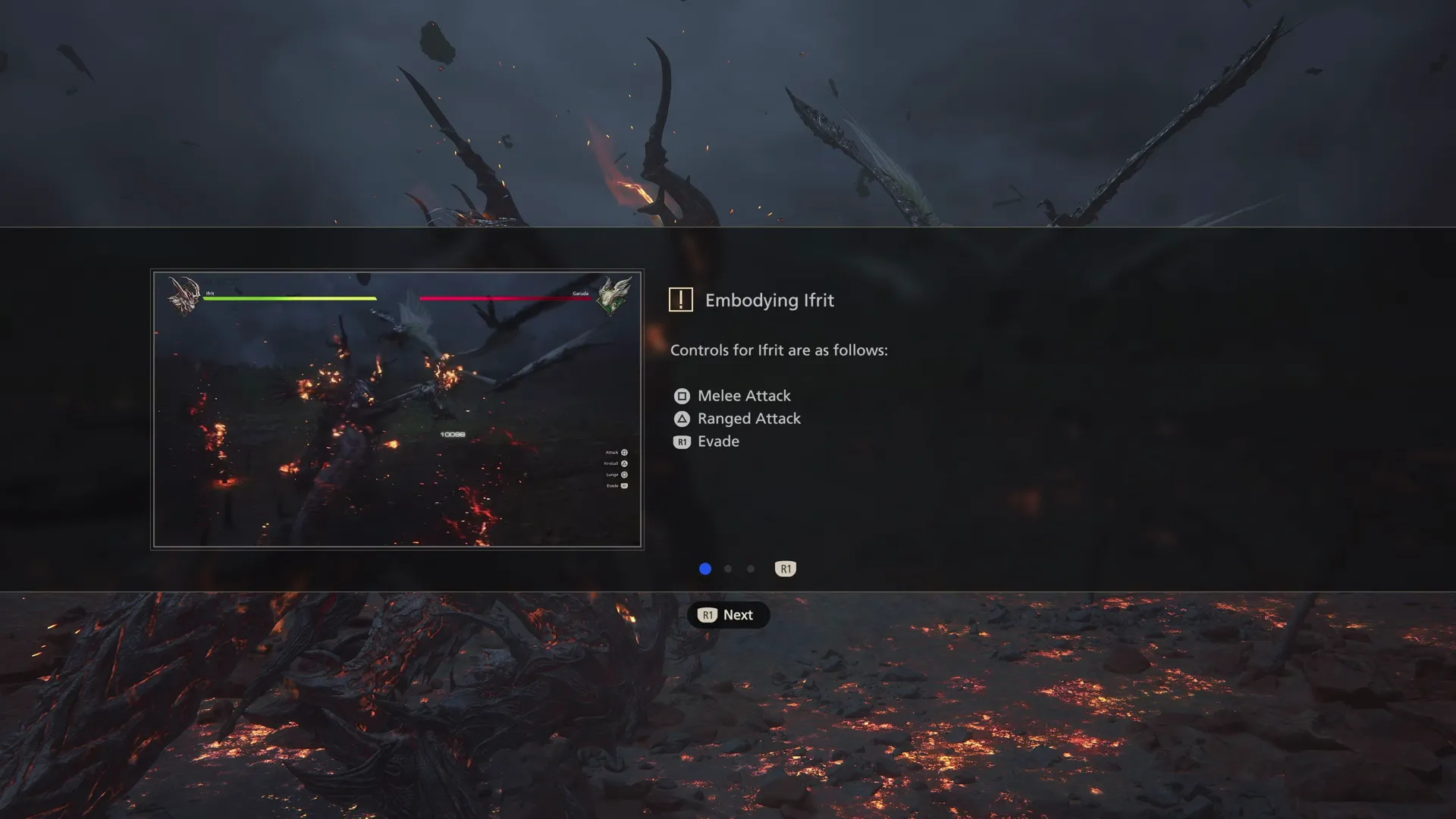
Task: Click the R1 evade button icon
Action: coord(681,441)
